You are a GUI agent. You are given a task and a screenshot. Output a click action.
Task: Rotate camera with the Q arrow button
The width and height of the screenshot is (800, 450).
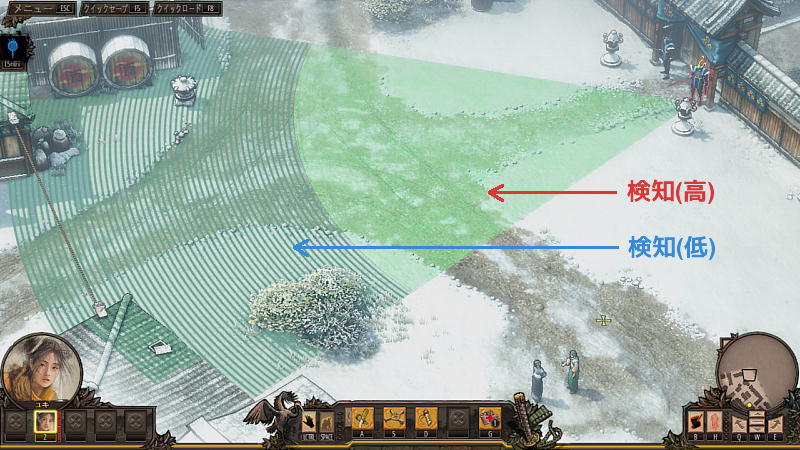741,423
